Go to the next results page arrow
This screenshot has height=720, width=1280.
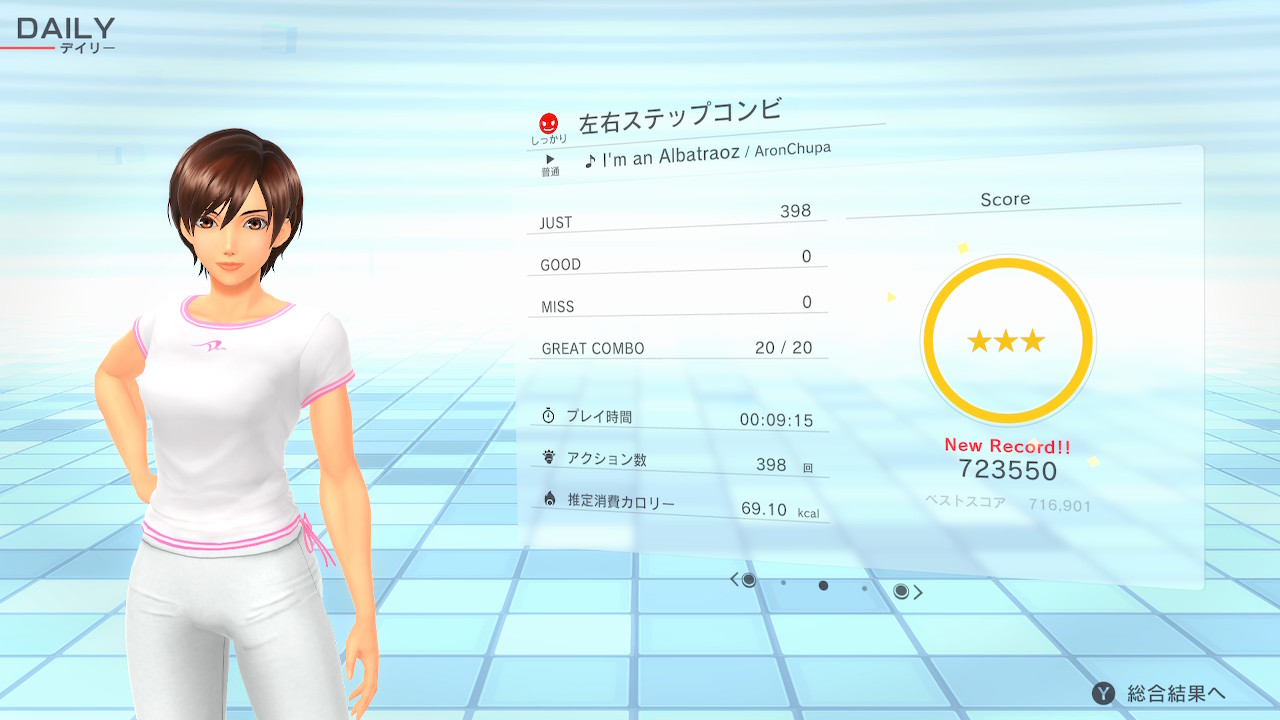(x=918, y=593)
